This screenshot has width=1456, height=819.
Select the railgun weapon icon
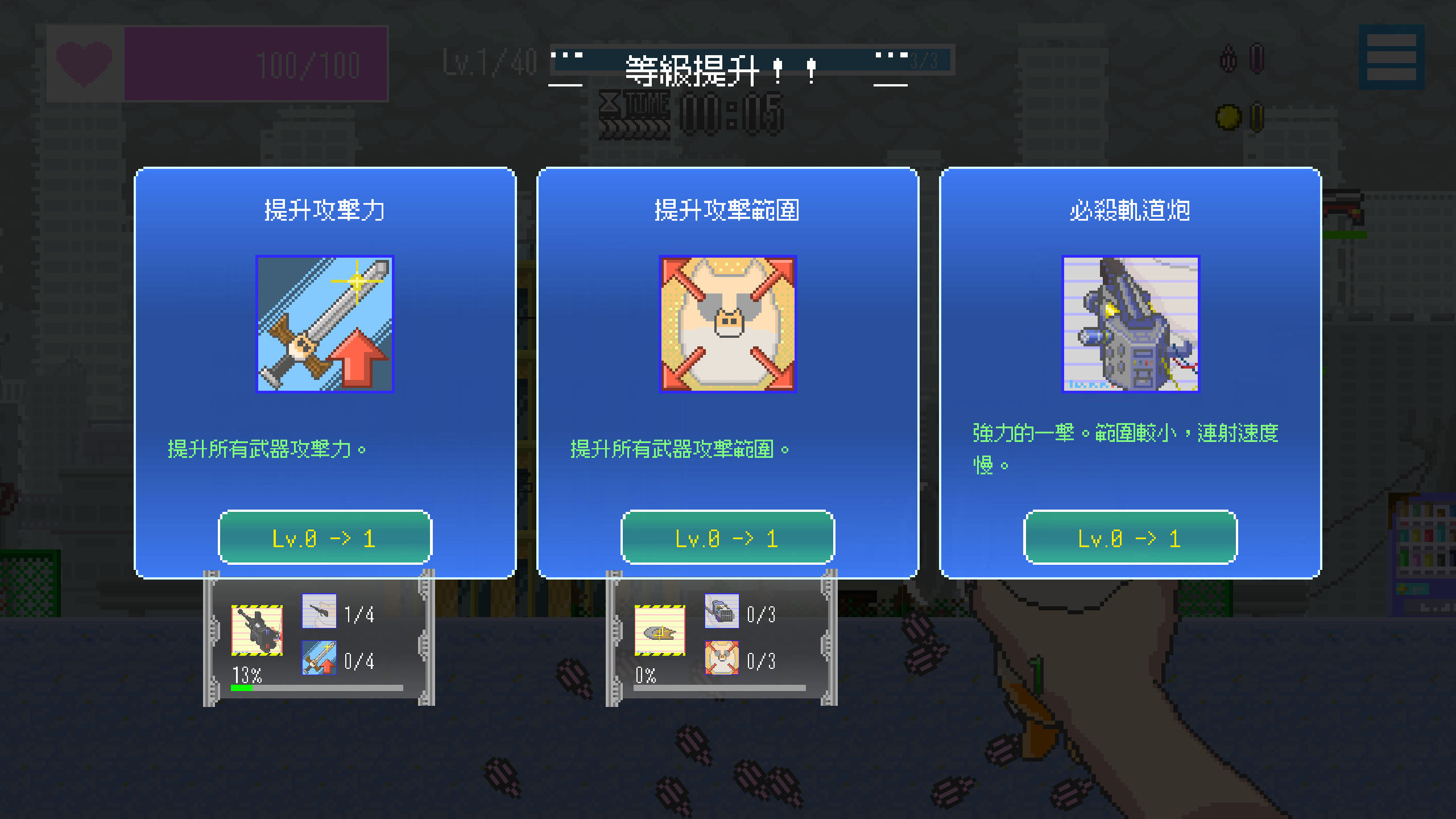click(x=1130, y=325)
